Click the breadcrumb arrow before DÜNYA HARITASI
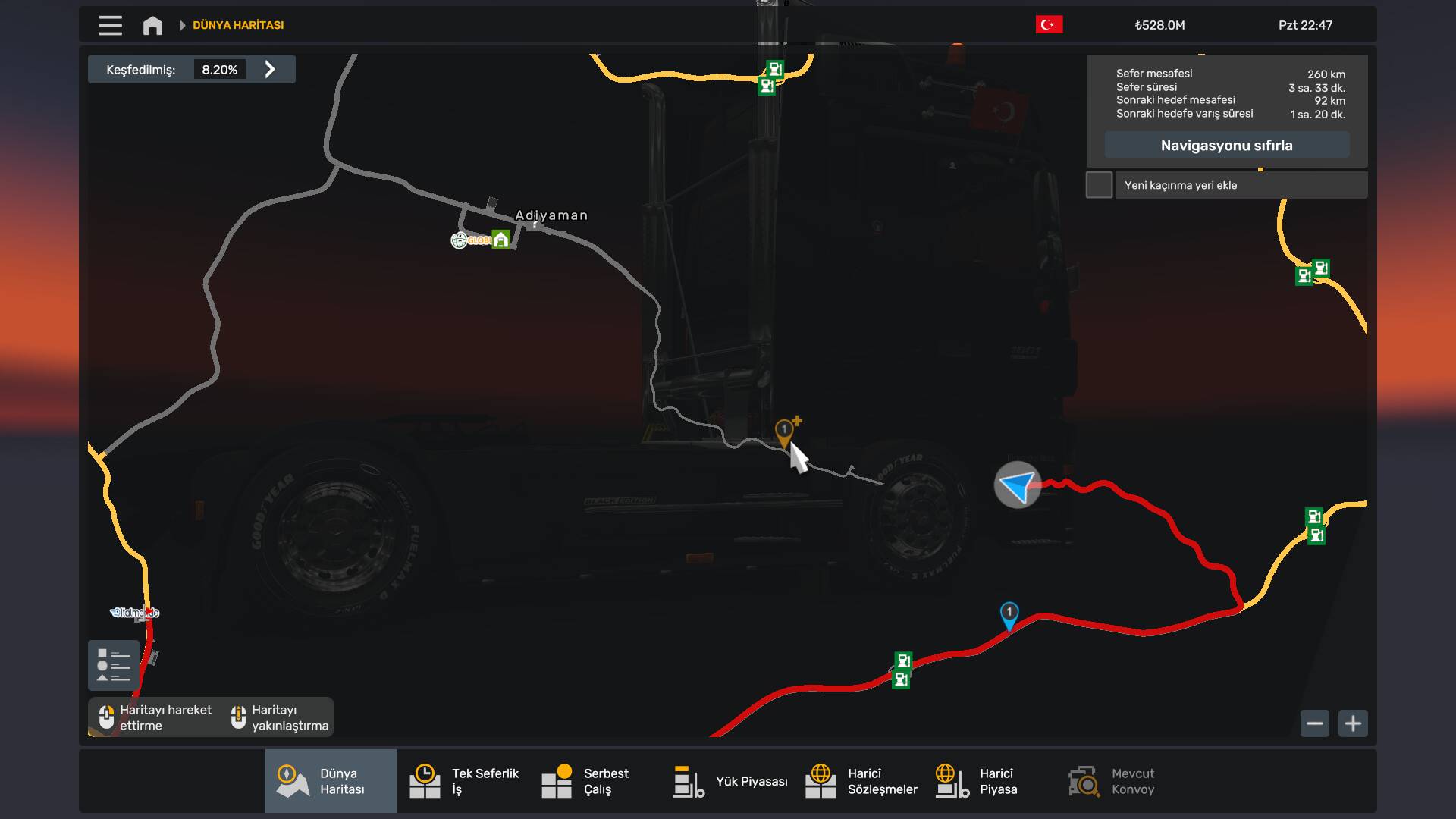Viewport: 1456px width, 819px height. (x=181, y=25)
